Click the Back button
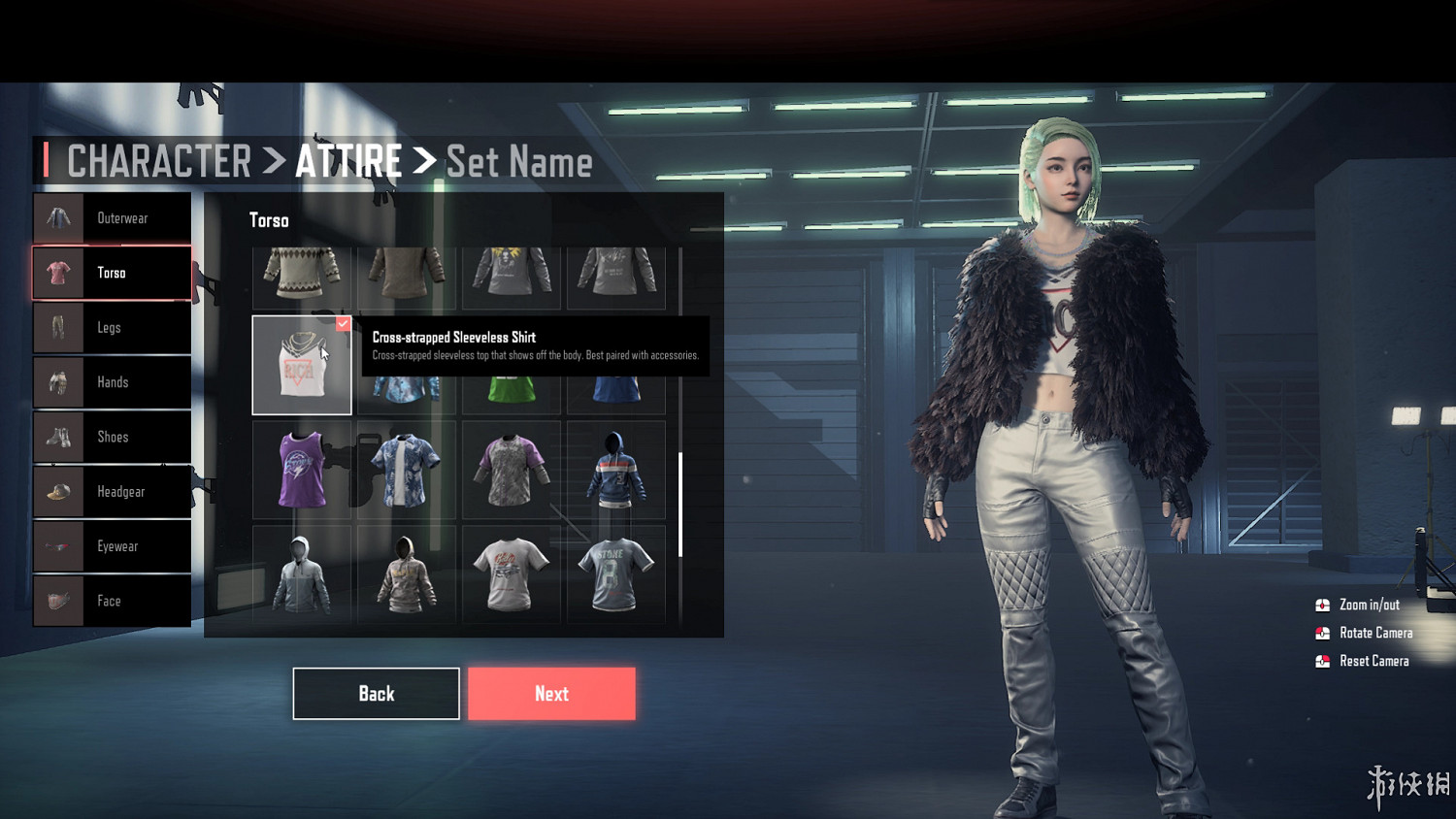Screen dimensions: 1456x819 pyautogui.click(x=376, y=694)
